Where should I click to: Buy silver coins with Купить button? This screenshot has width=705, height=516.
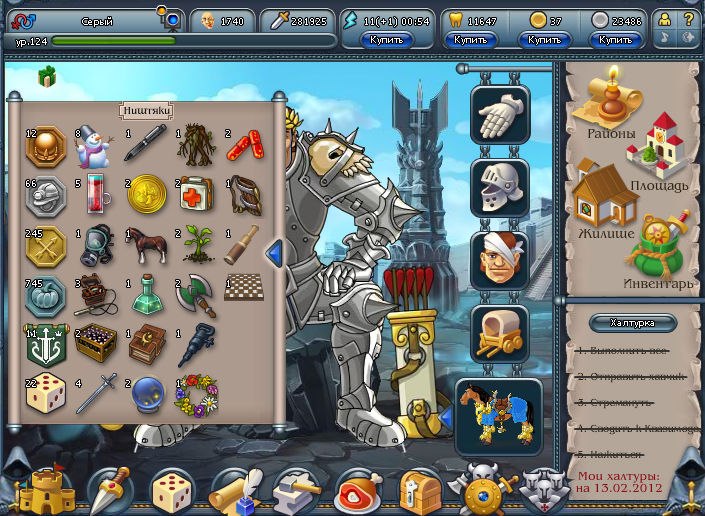616,40
